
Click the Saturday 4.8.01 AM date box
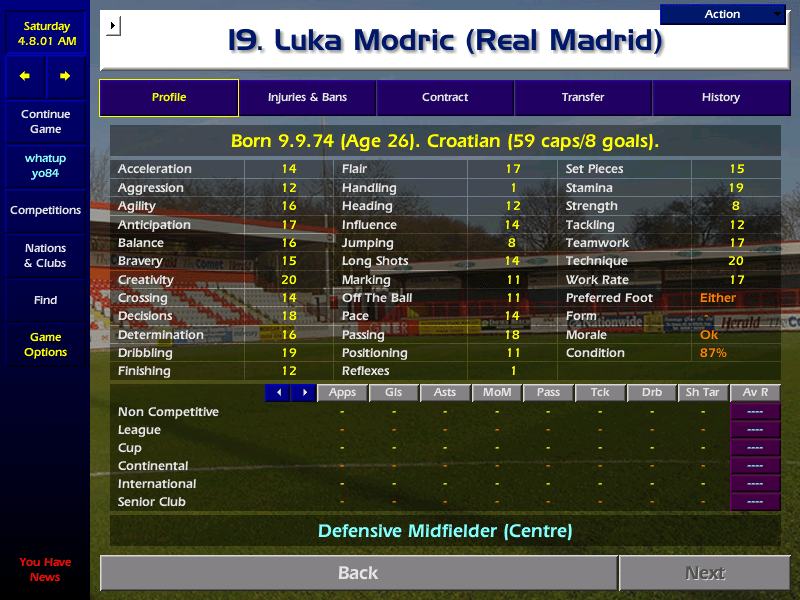(45, 34)
